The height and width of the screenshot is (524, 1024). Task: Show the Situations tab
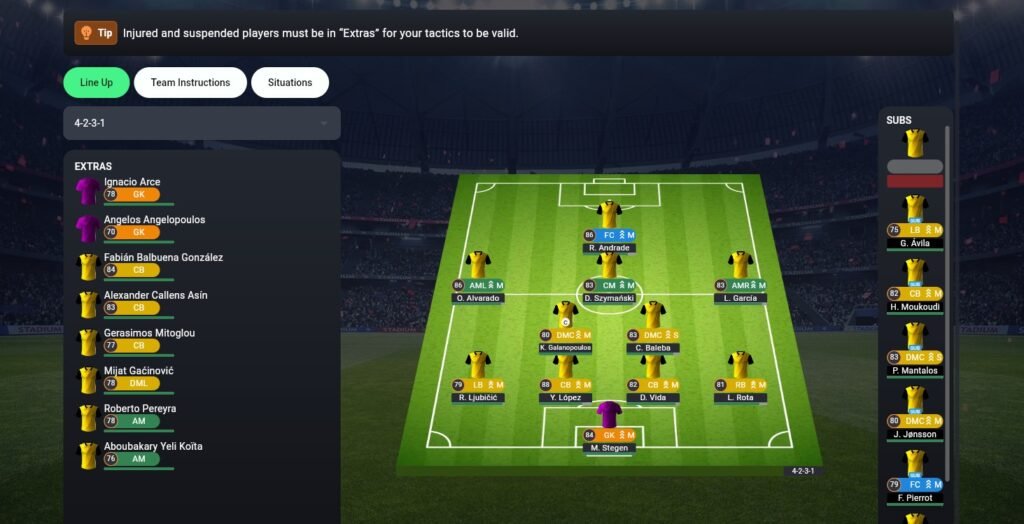(290, 83)
